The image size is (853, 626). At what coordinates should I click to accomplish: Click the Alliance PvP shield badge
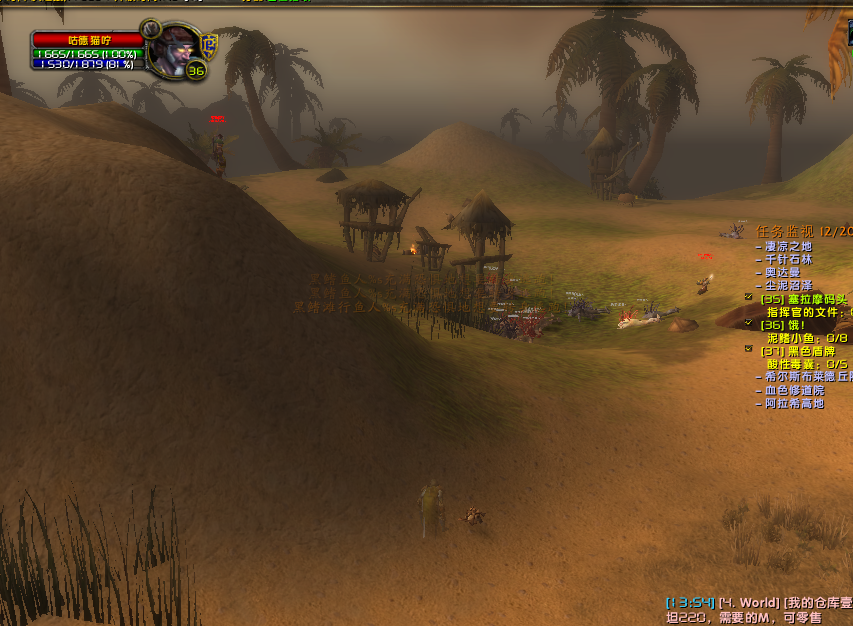[x=208, y=44]
